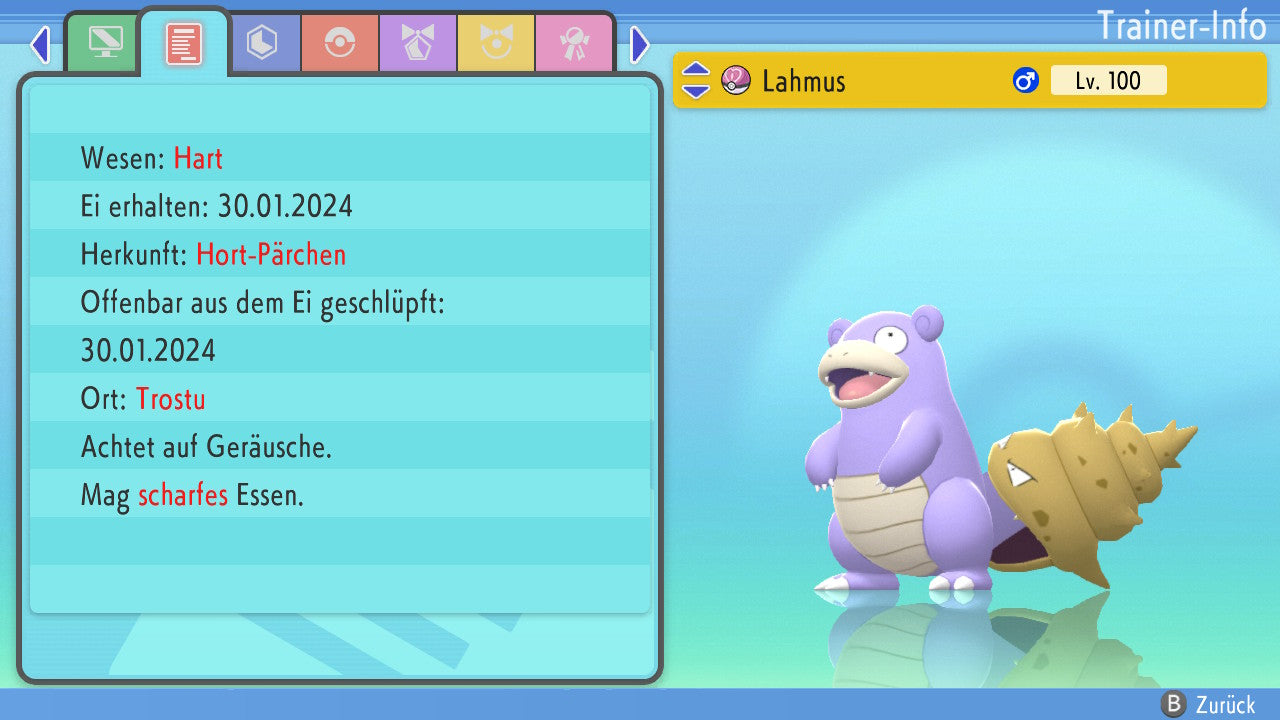Show the yellow ribbon tab
1280x720 pixels.
496,43
